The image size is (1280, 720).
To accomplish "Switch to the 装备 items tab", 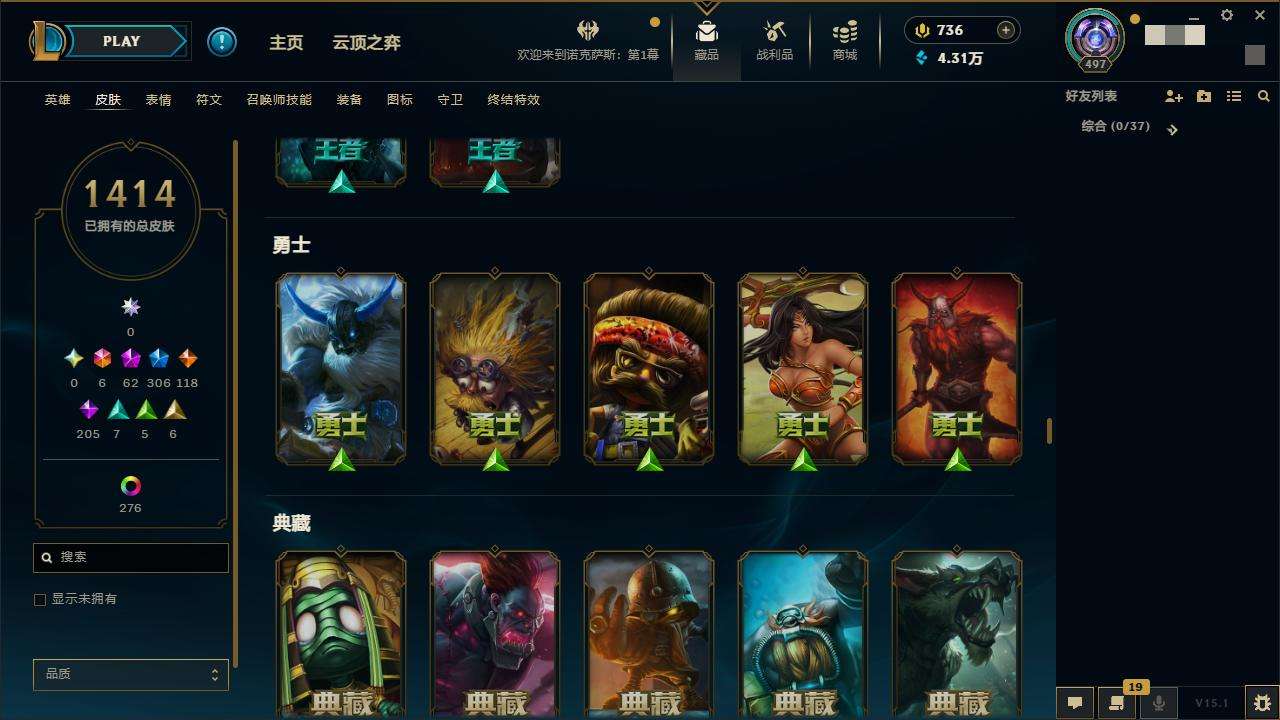I will [x=349, y=100].
